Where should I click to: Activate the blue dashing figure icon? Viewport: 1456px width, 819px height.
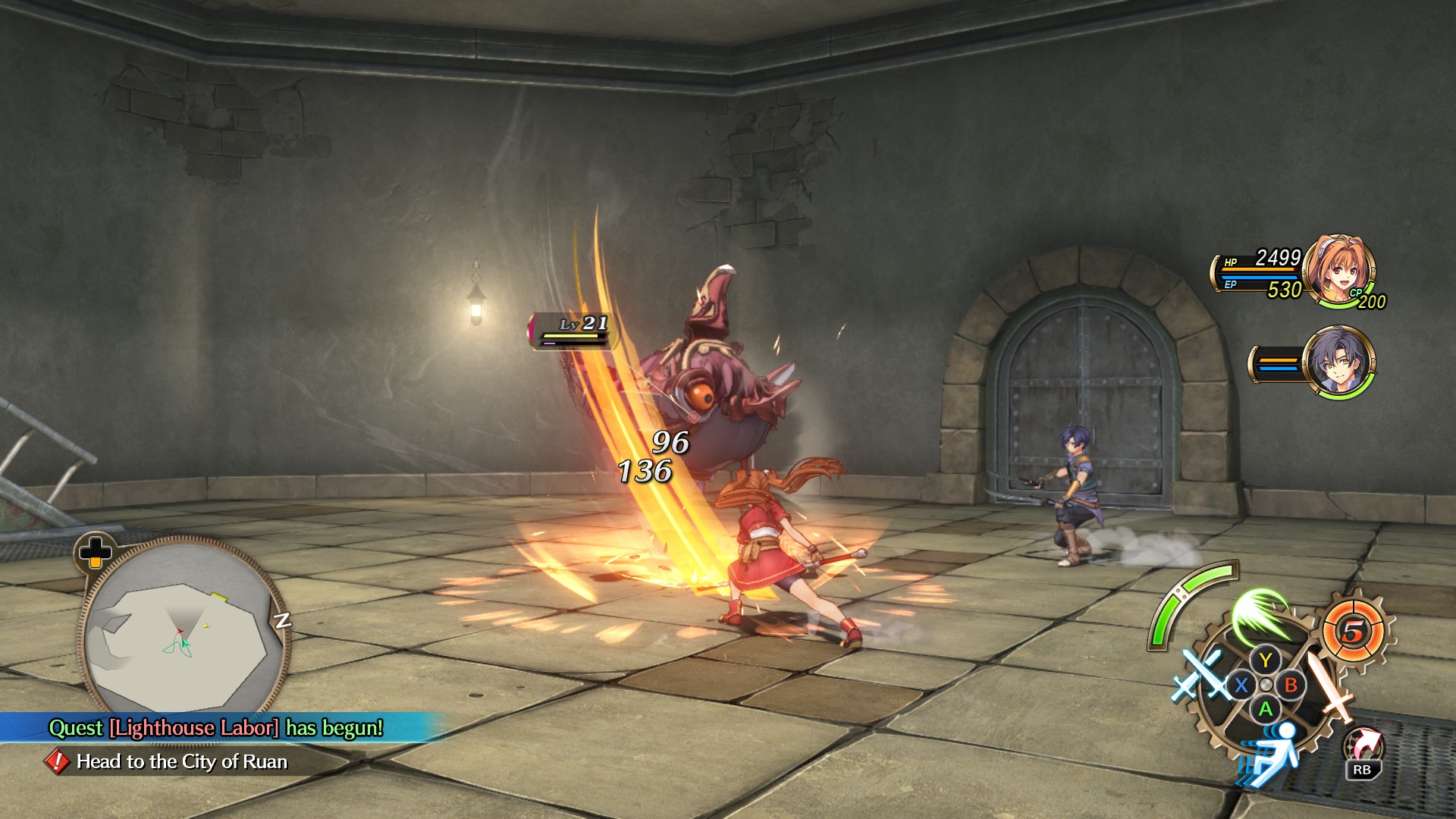1272,751
